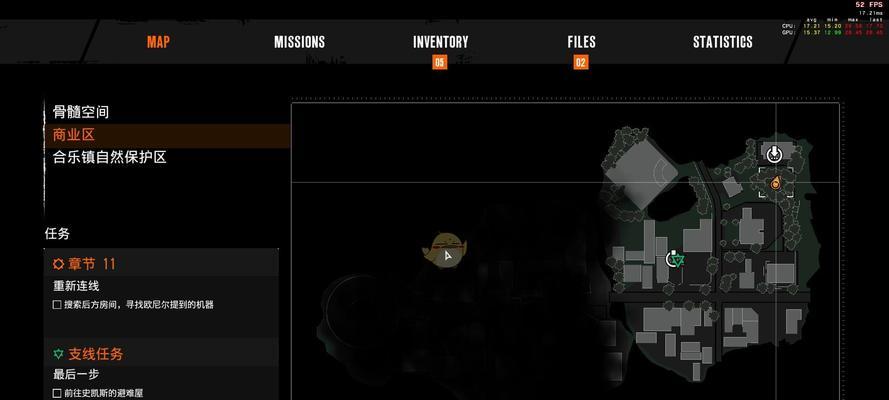Open the MISSIONS tab

(299, 42)
